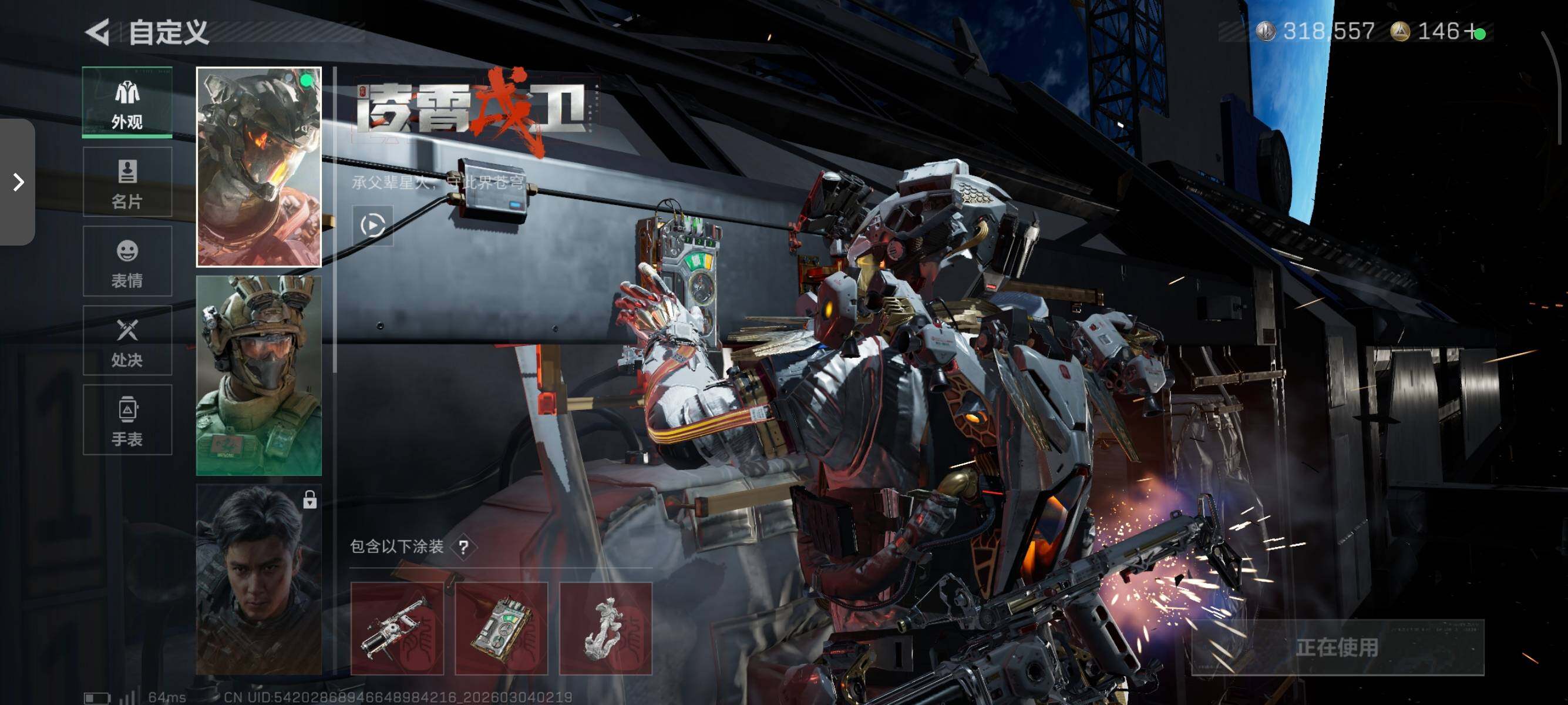Open the 处决 execution tab
This screenshot has height=705, width=1568.
127,340
